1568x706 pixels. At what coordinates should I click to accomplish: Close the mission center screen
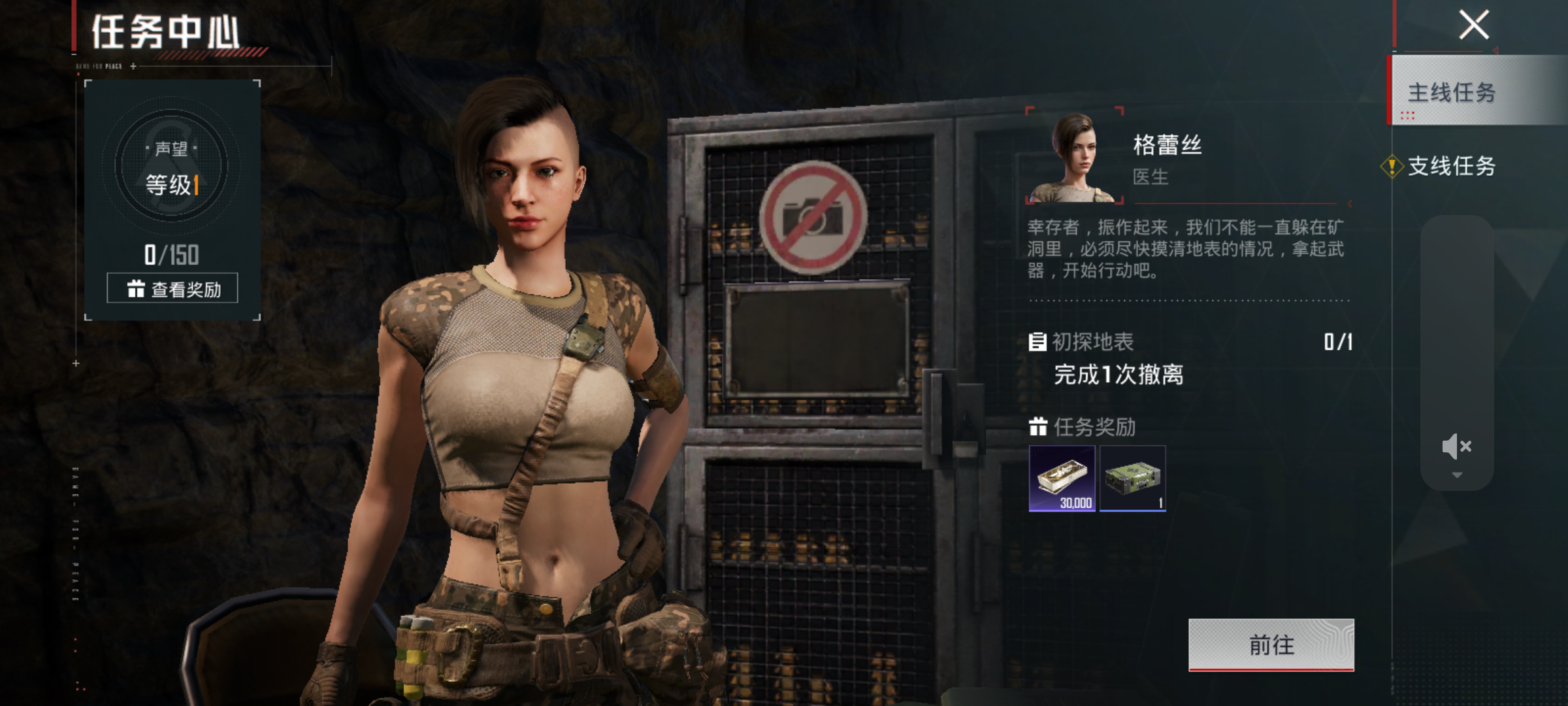(x=1474, y=25)
